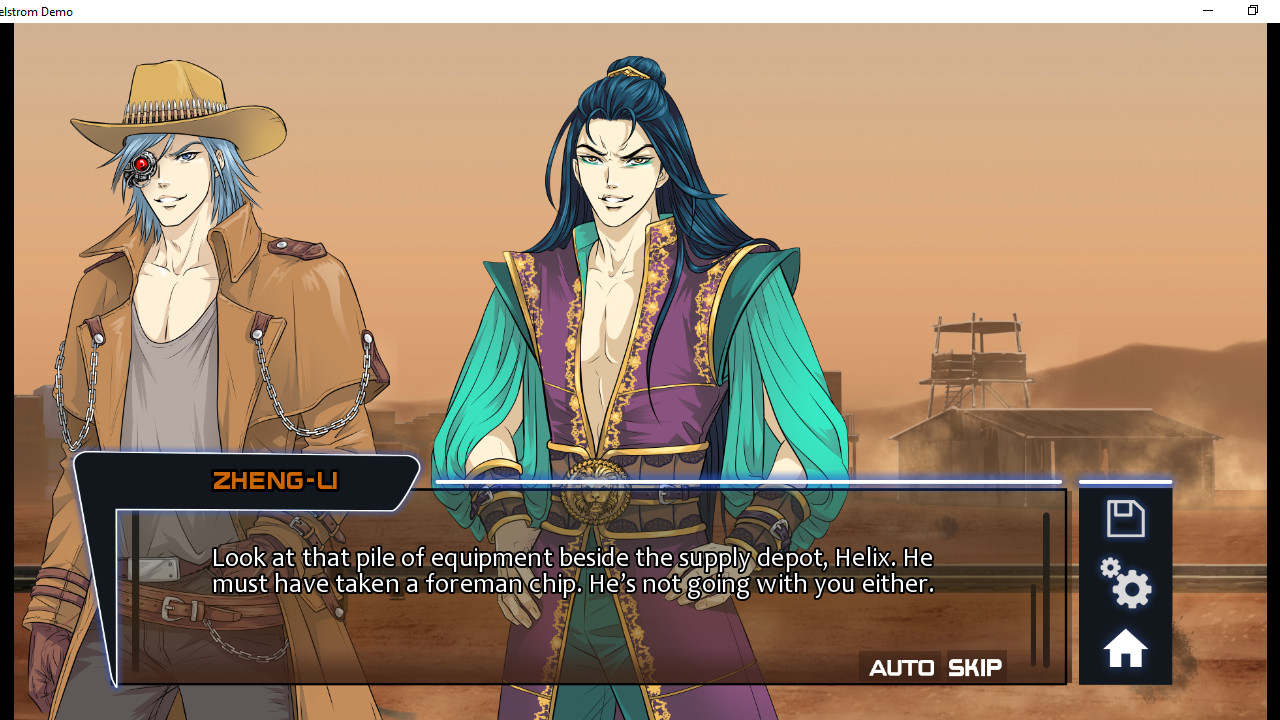Click the floppy disk save icon in the sidebar

click(x=1125, y=518)
